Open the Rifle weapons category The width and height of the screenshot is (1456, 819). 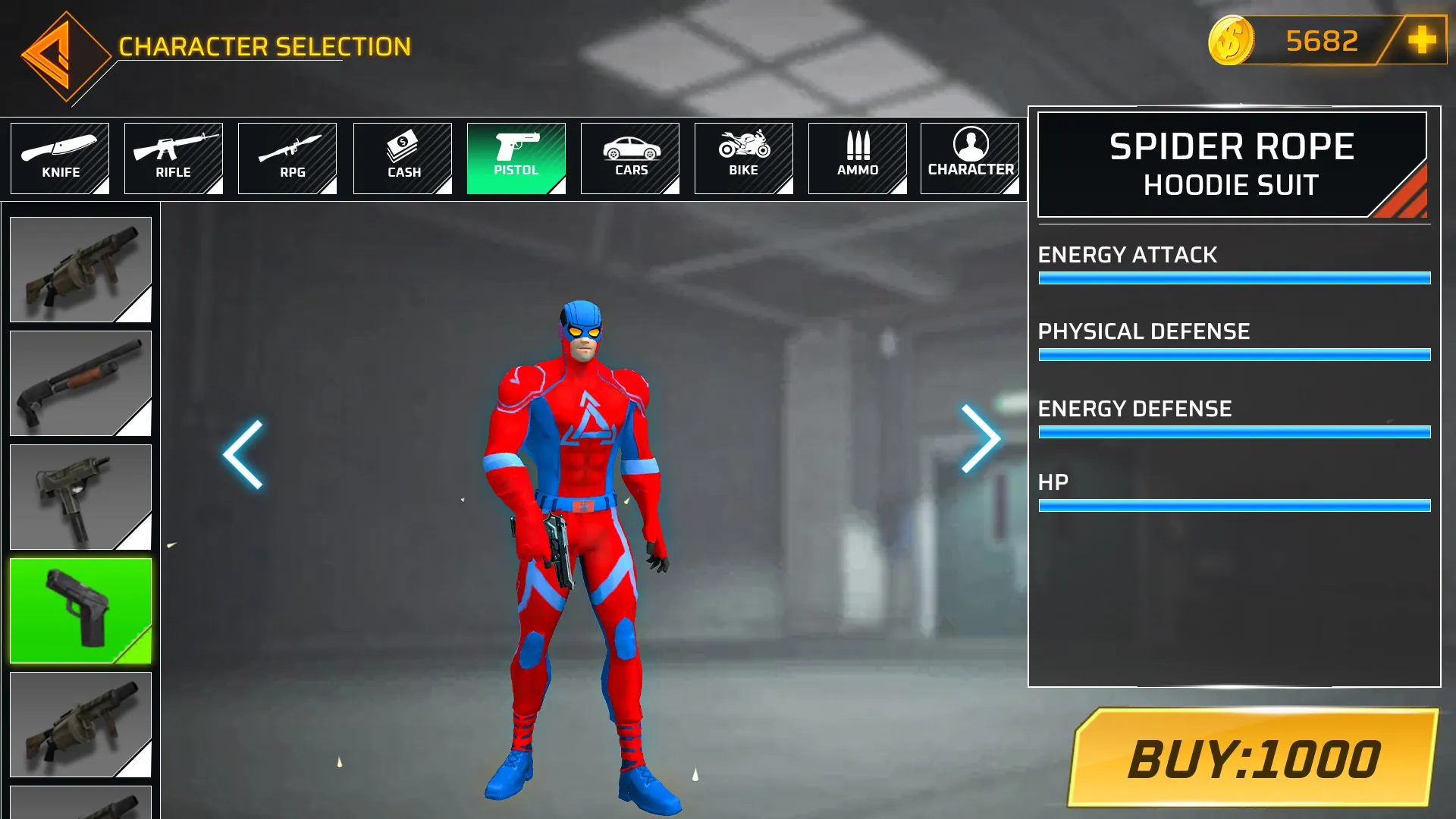pyautogui.click(x=174, y=158)
